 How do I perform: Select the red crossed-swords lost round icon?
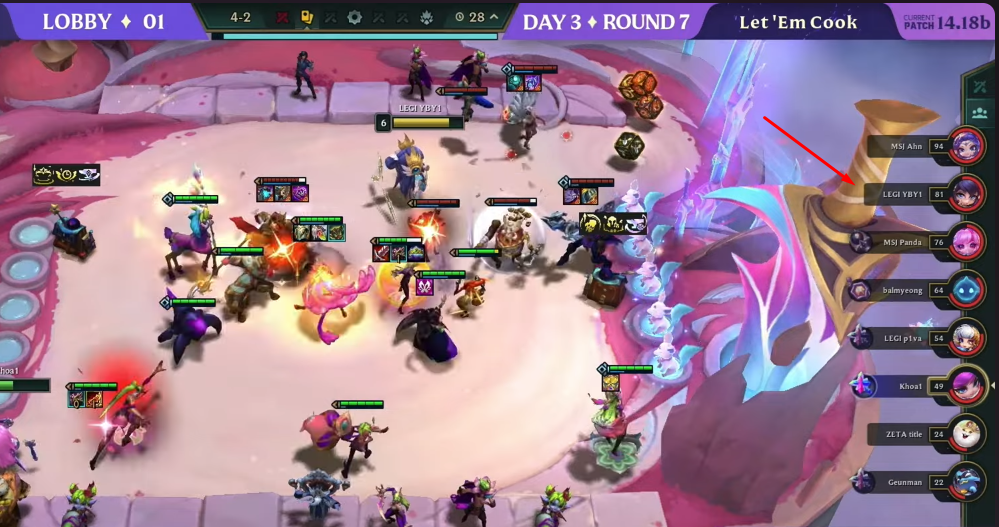283,17
